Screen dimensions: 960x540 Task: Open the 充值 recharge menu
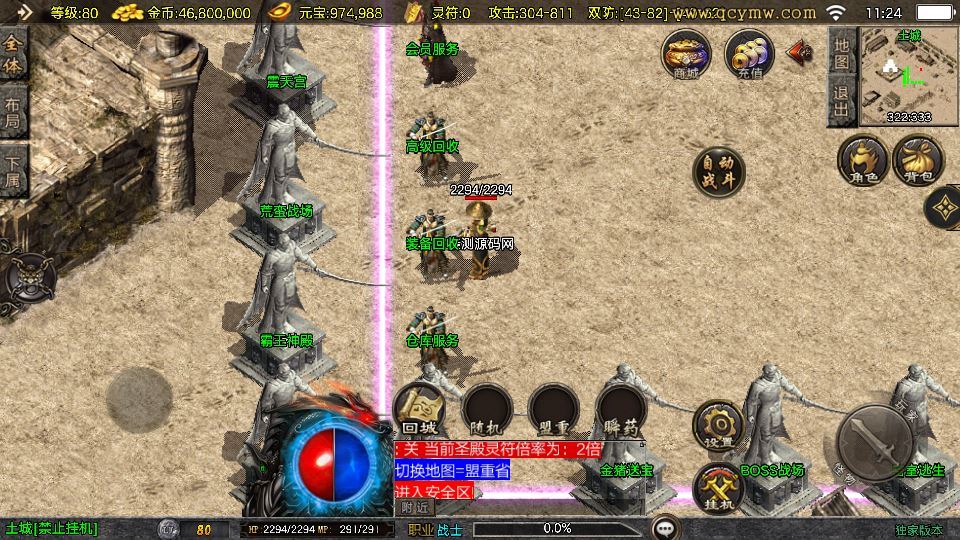[749, 53]
